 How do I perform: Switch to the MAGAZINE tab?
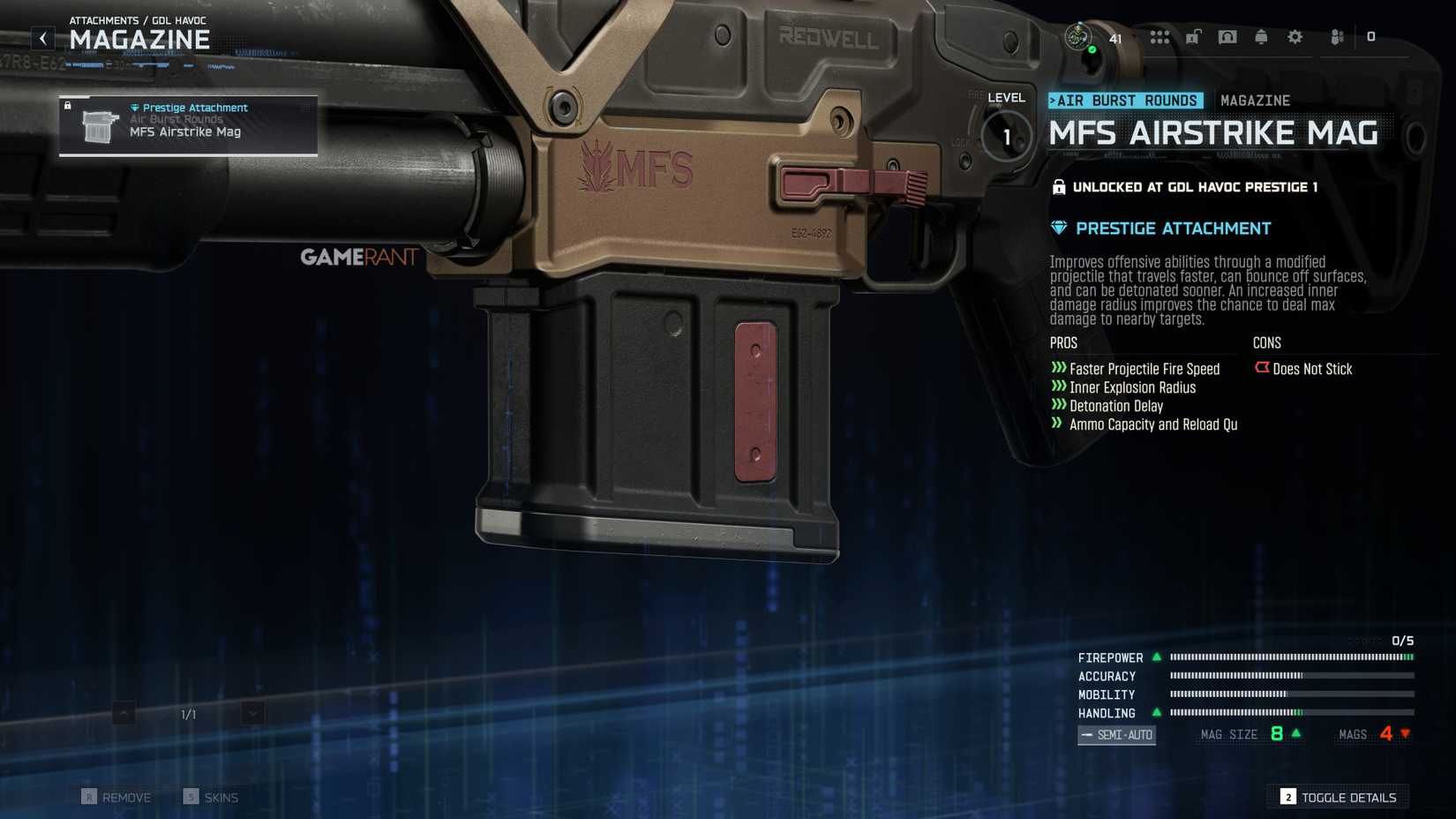click(x=1254, y=100)
